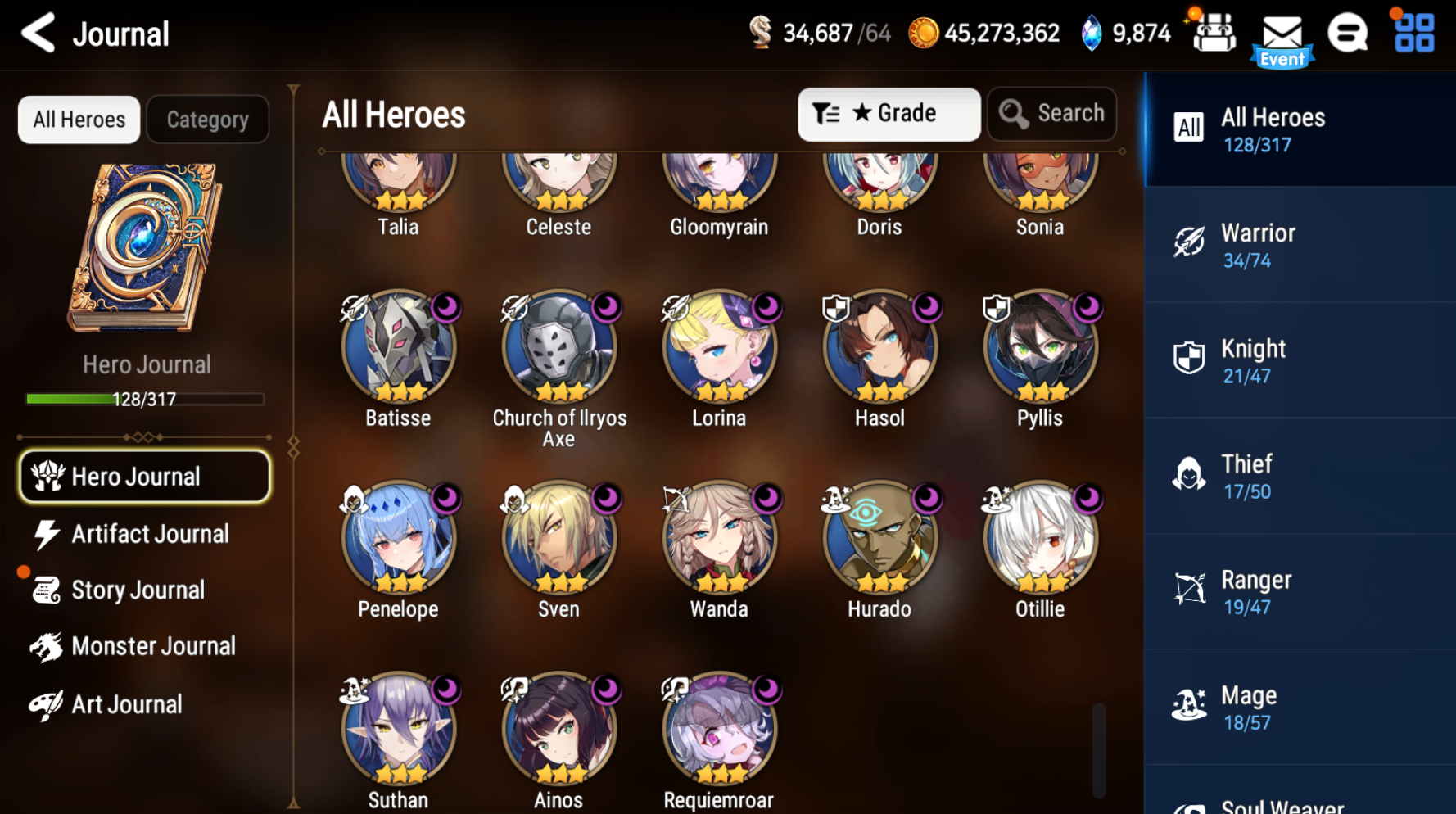Go back using the Journal back arrow

[x=36, y=34]
